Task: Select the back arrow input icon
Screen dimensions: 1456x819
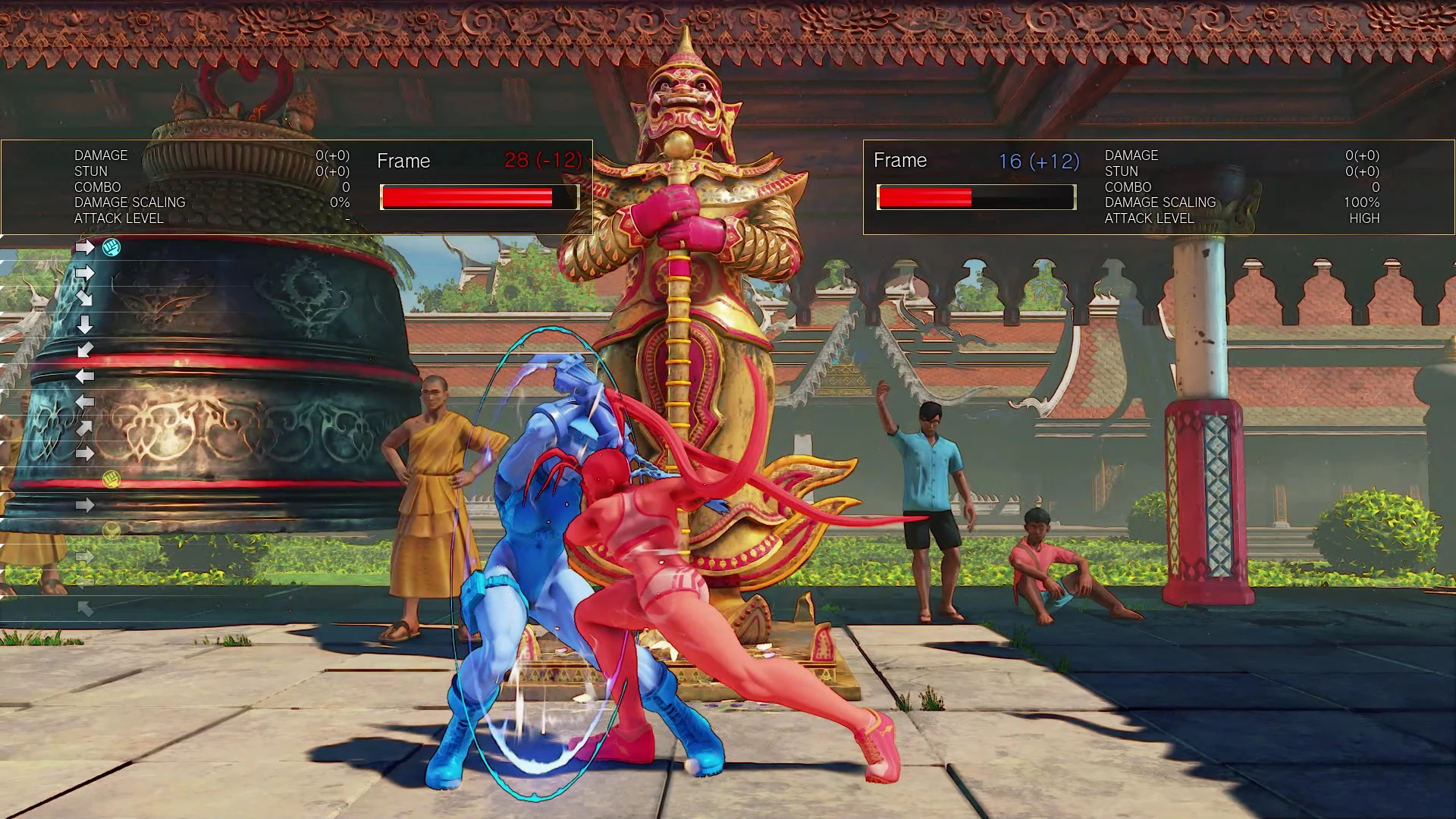Action: [x=86, y=375]
